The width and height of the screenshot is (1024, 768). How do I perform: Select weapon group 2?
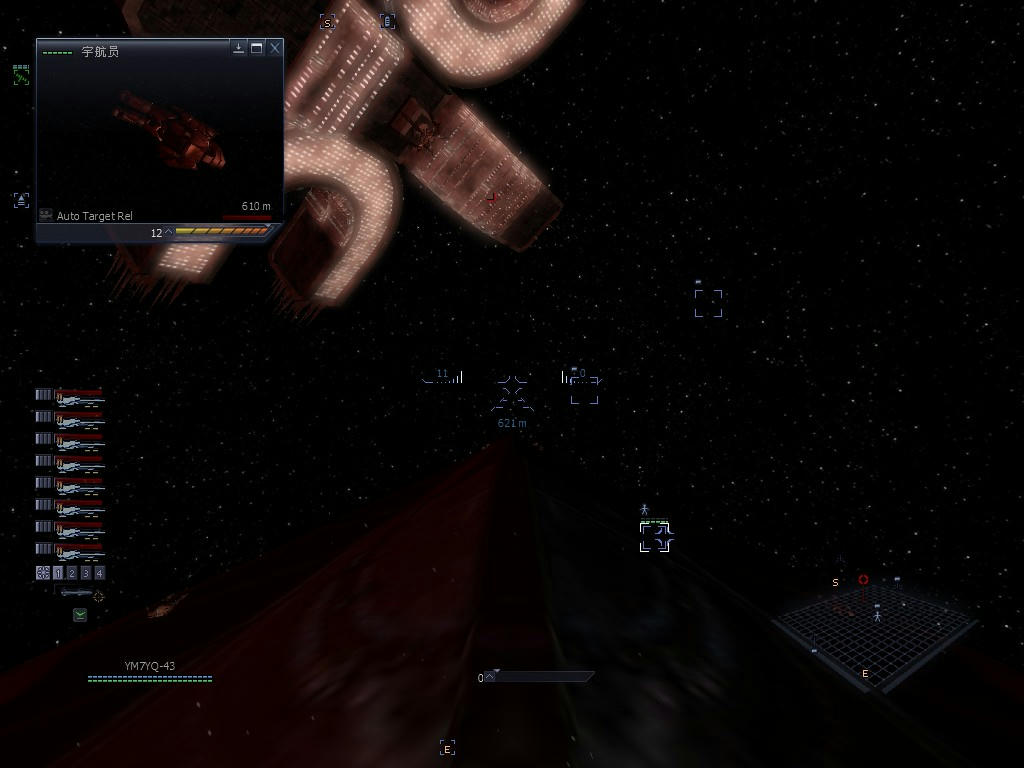point(72,573)
